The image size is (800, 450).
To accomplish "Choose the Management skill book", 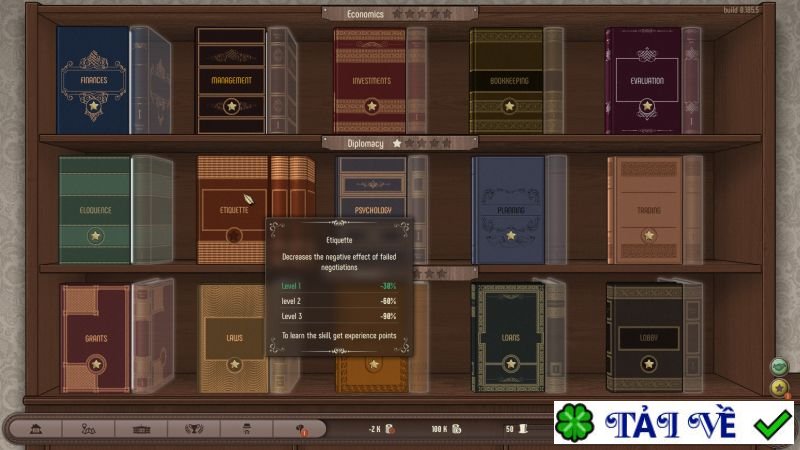I will click(x=231, y=80).
